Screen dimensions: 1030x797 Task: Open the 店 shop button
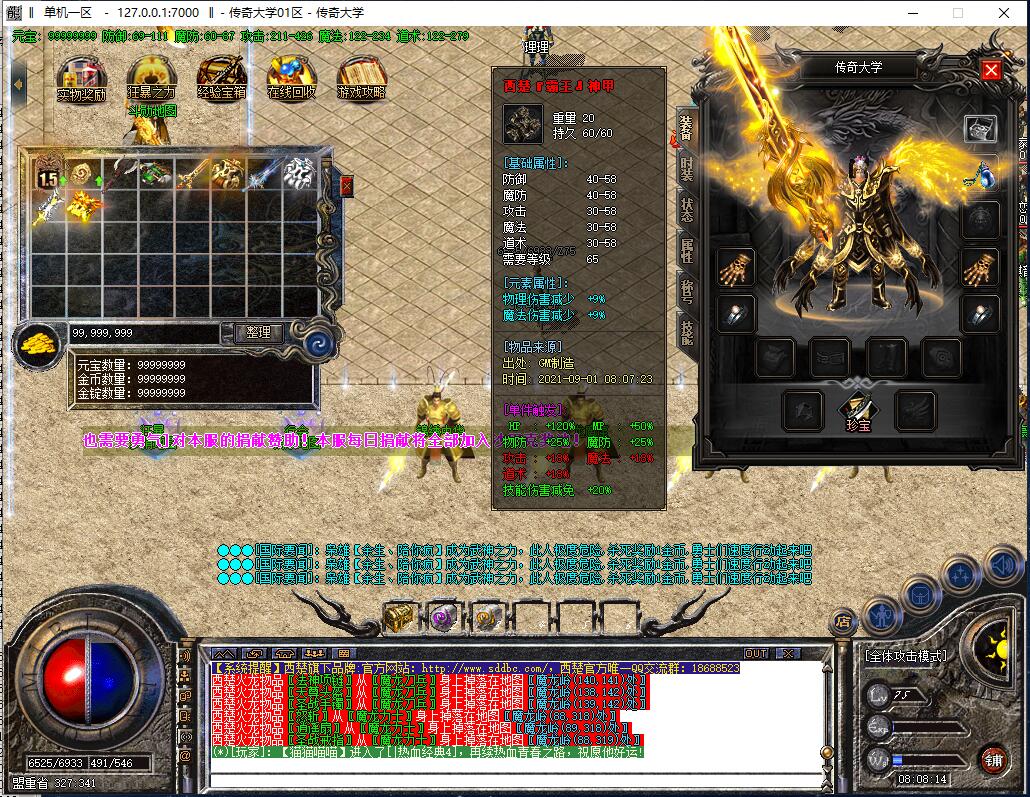click(x=844, y=622)
